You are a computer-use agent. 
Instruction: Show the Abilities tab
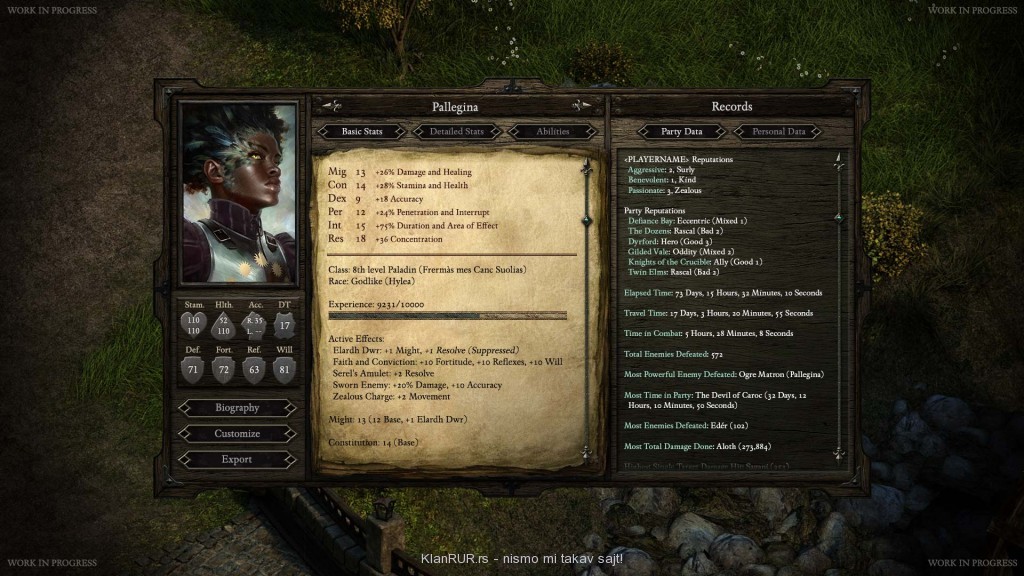(552, 131)
